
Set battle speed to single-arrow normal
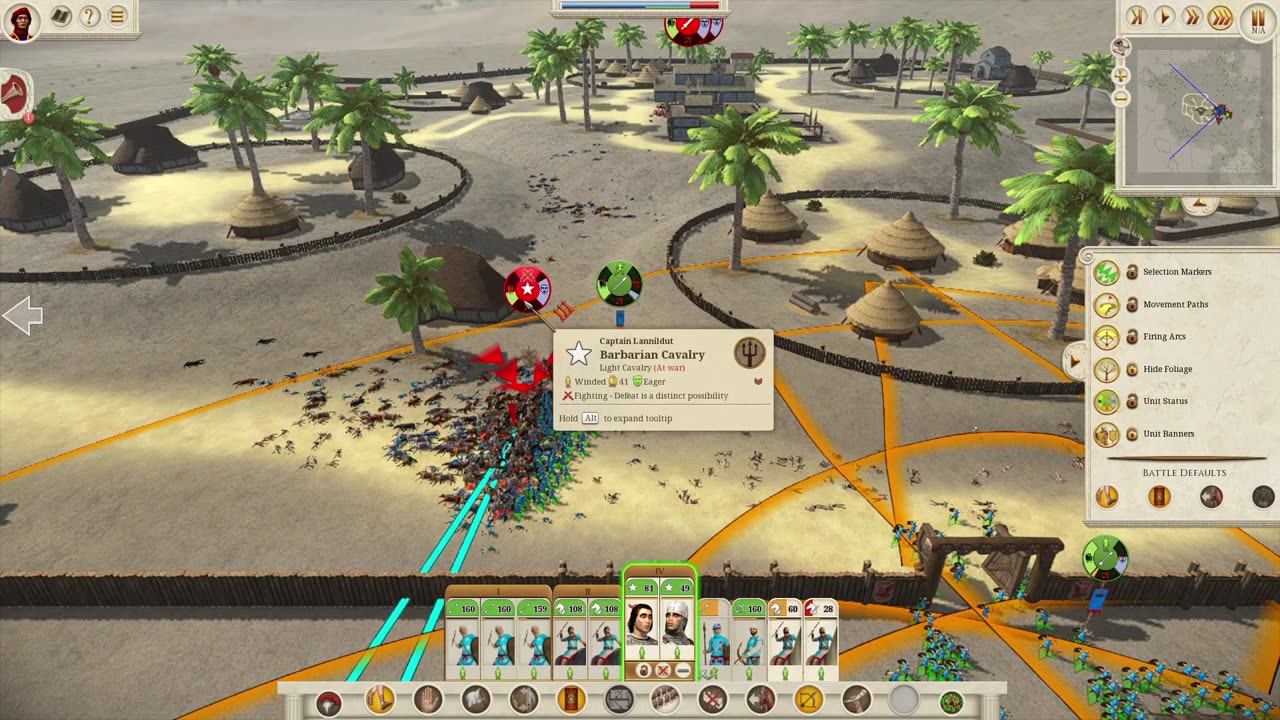pyautogui.click(x=1164, y=16)
